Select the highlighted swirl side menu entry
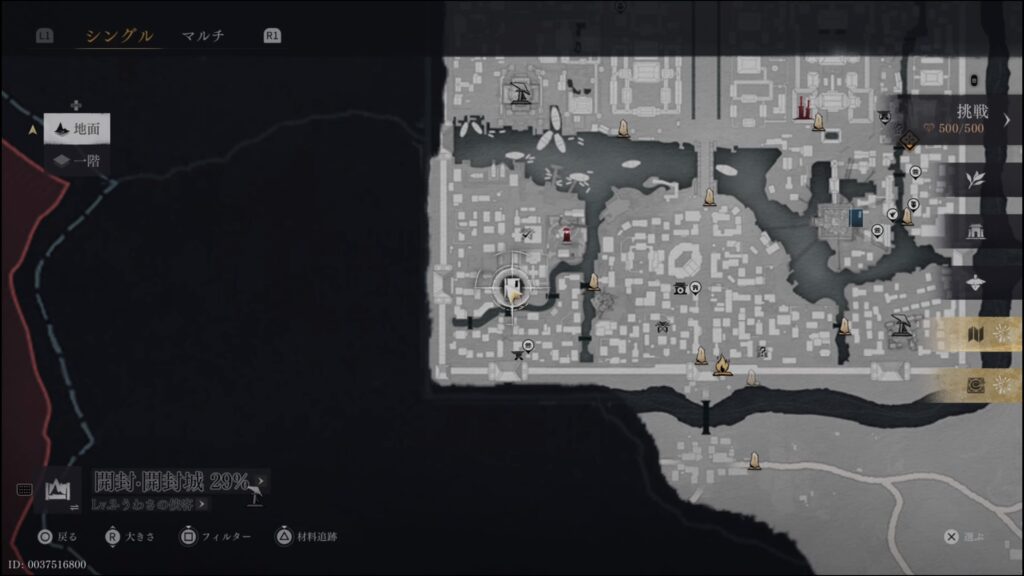The height and width of the screenshot is (576, 1024). point(976,385)
